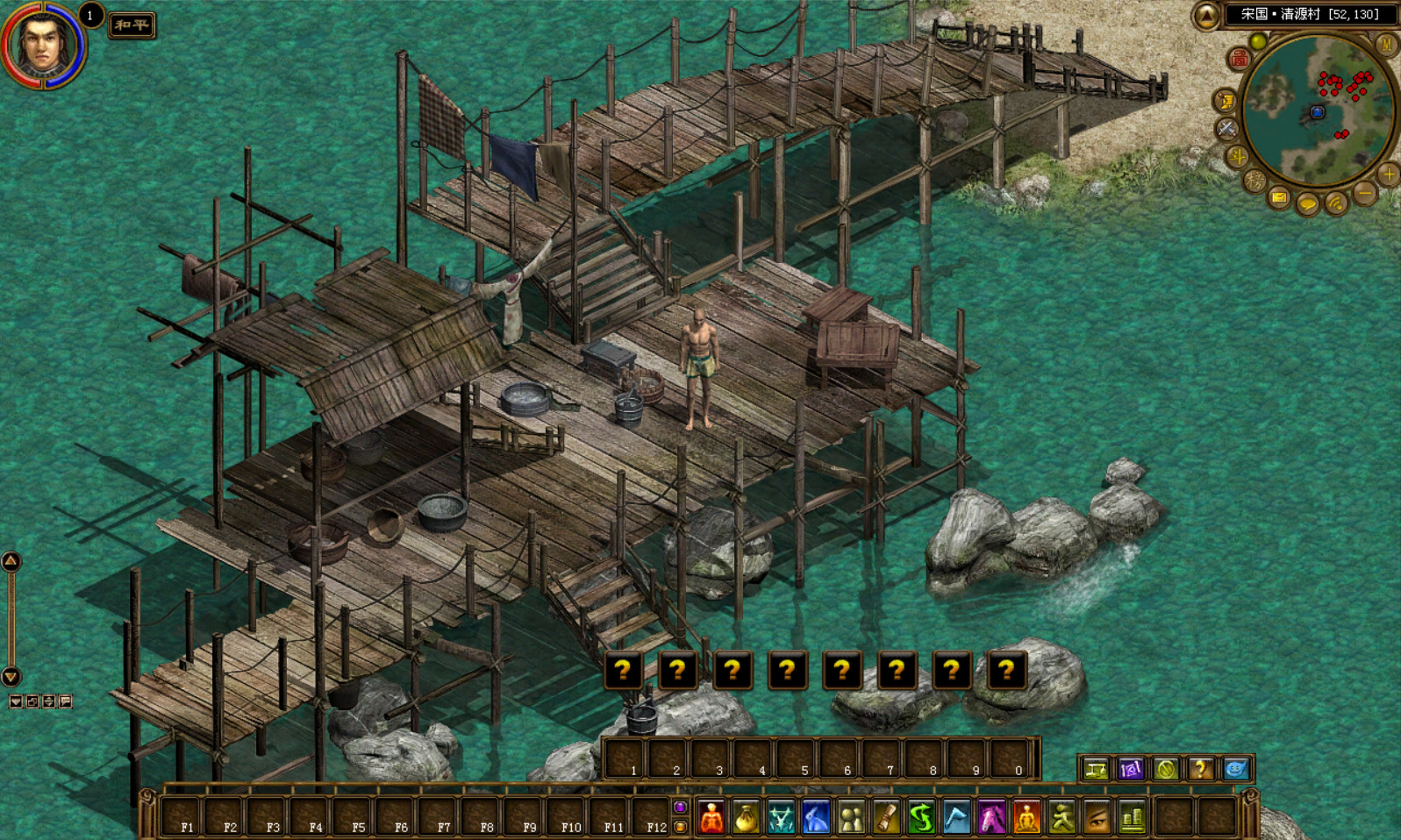Click the character portrait in top-left
Image resolution: width=1401 pixels, height=840 pixels.
pyautogui.click(x=42, y=44)
